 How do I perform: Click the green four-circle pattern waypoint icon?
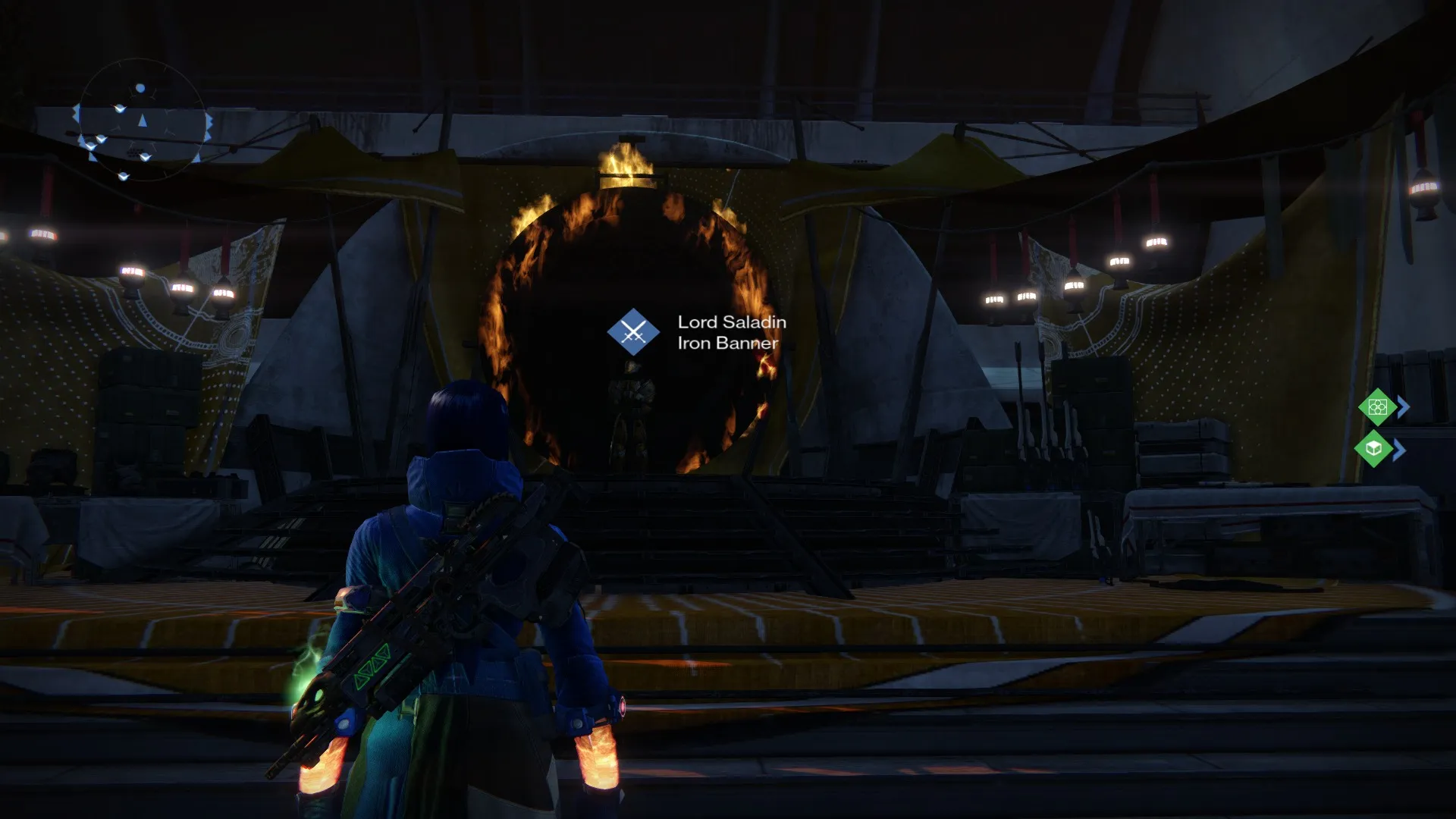(x=1377, y=407)
